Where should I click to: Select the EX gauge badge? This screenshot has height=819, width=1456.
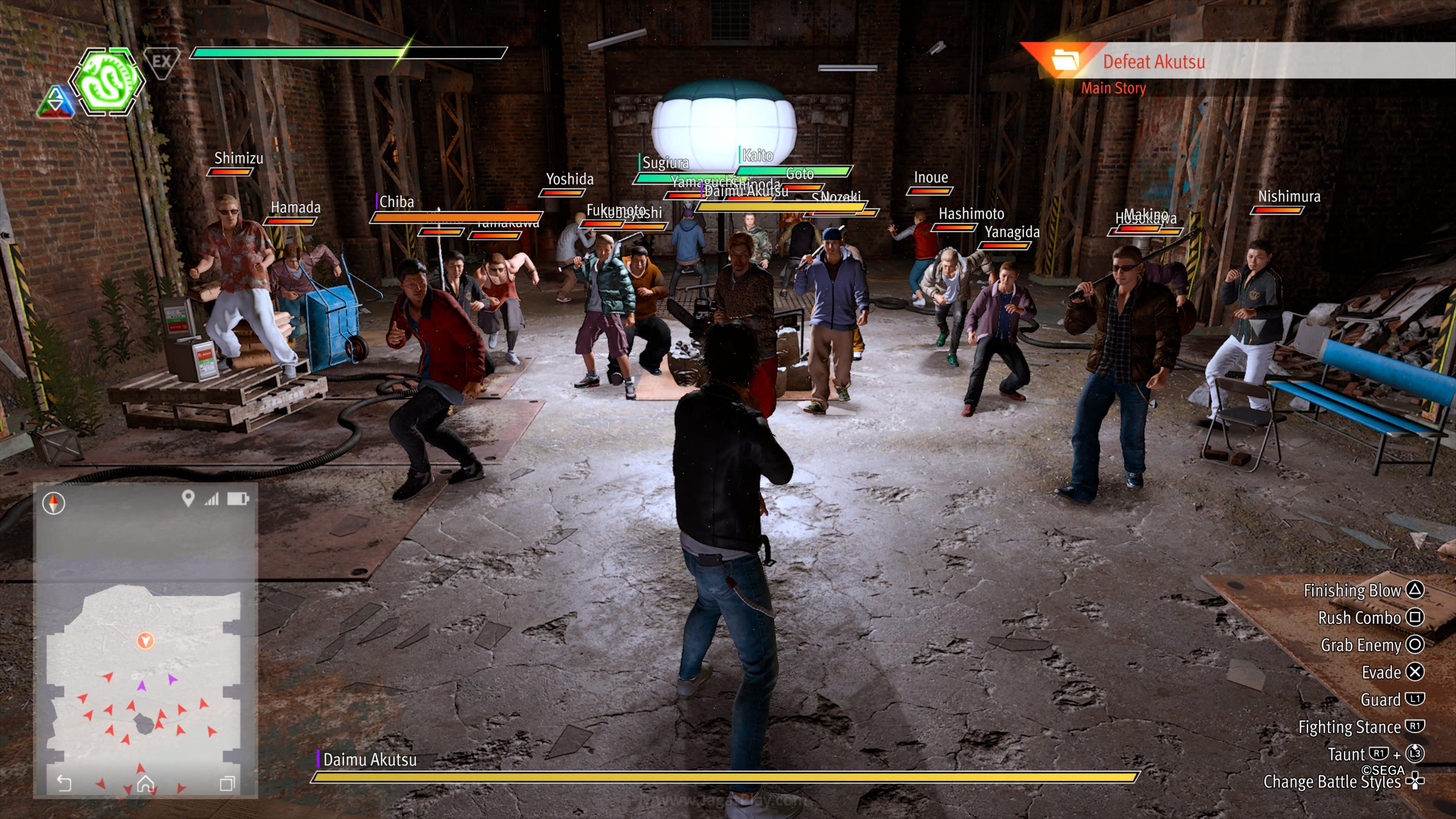(162, 61)
